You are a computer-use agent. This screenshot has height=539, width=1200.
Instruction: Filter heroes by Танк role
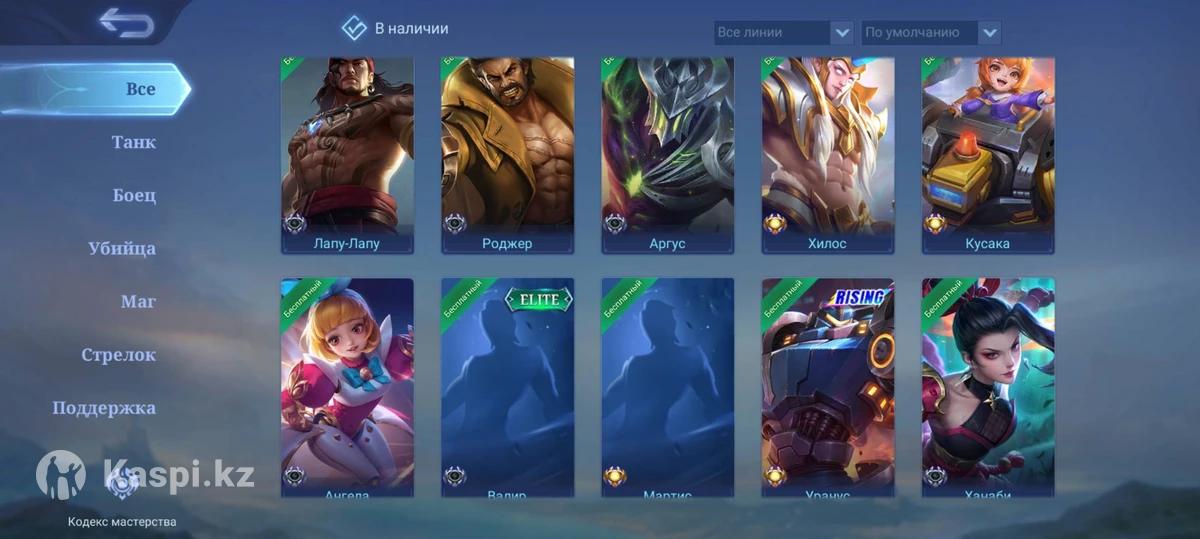point(134,142)
